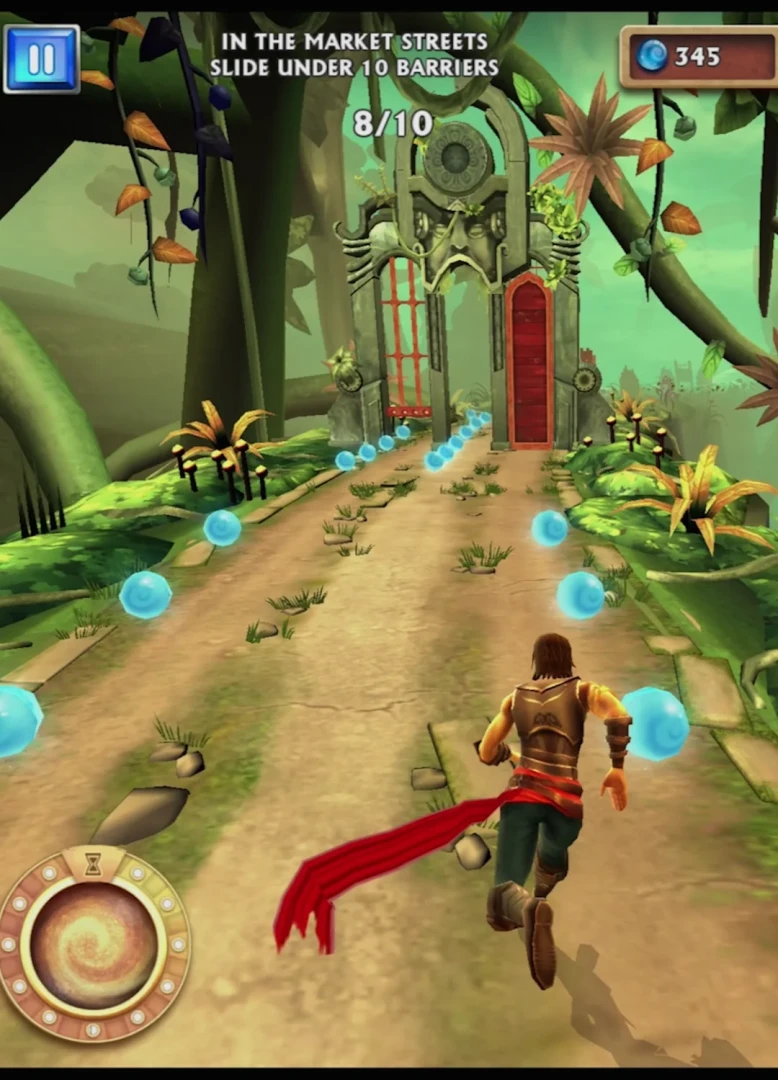Pause the game with the blue button
The height and width of the screenshot is (1080, 778).
pos(41,59)
